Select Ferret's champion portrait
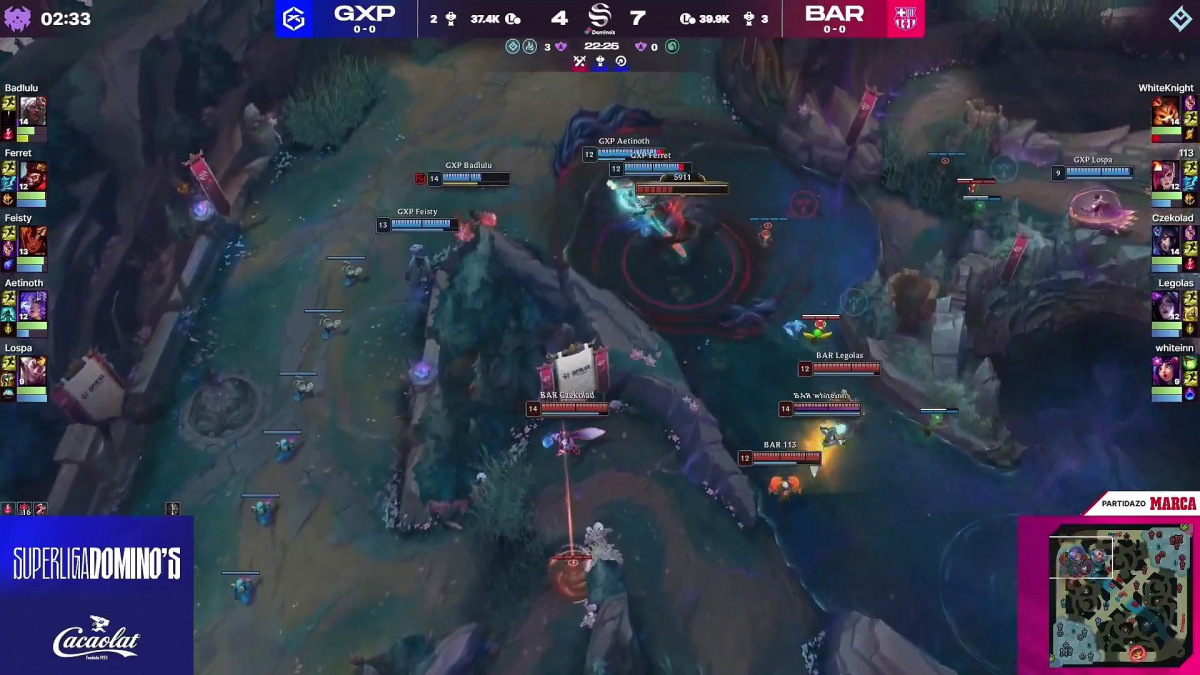Image resolution: width=1200 pixels, height=675 pixels. 31,175
